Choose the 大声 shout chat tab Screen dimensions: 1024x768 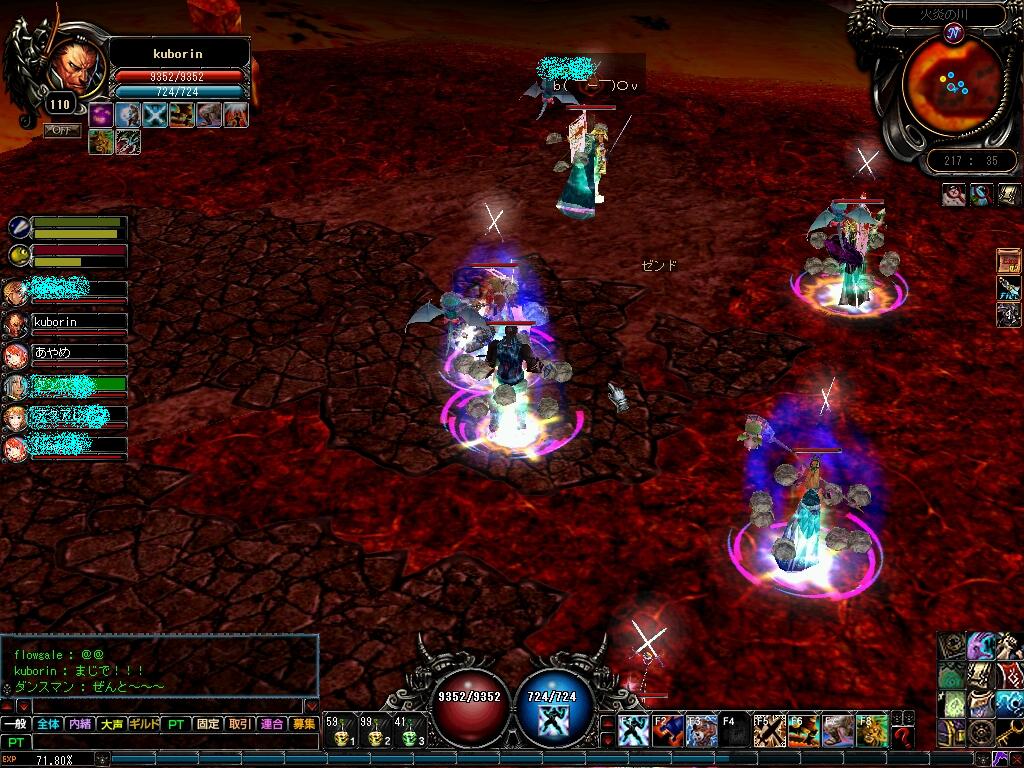click(112, 724)
